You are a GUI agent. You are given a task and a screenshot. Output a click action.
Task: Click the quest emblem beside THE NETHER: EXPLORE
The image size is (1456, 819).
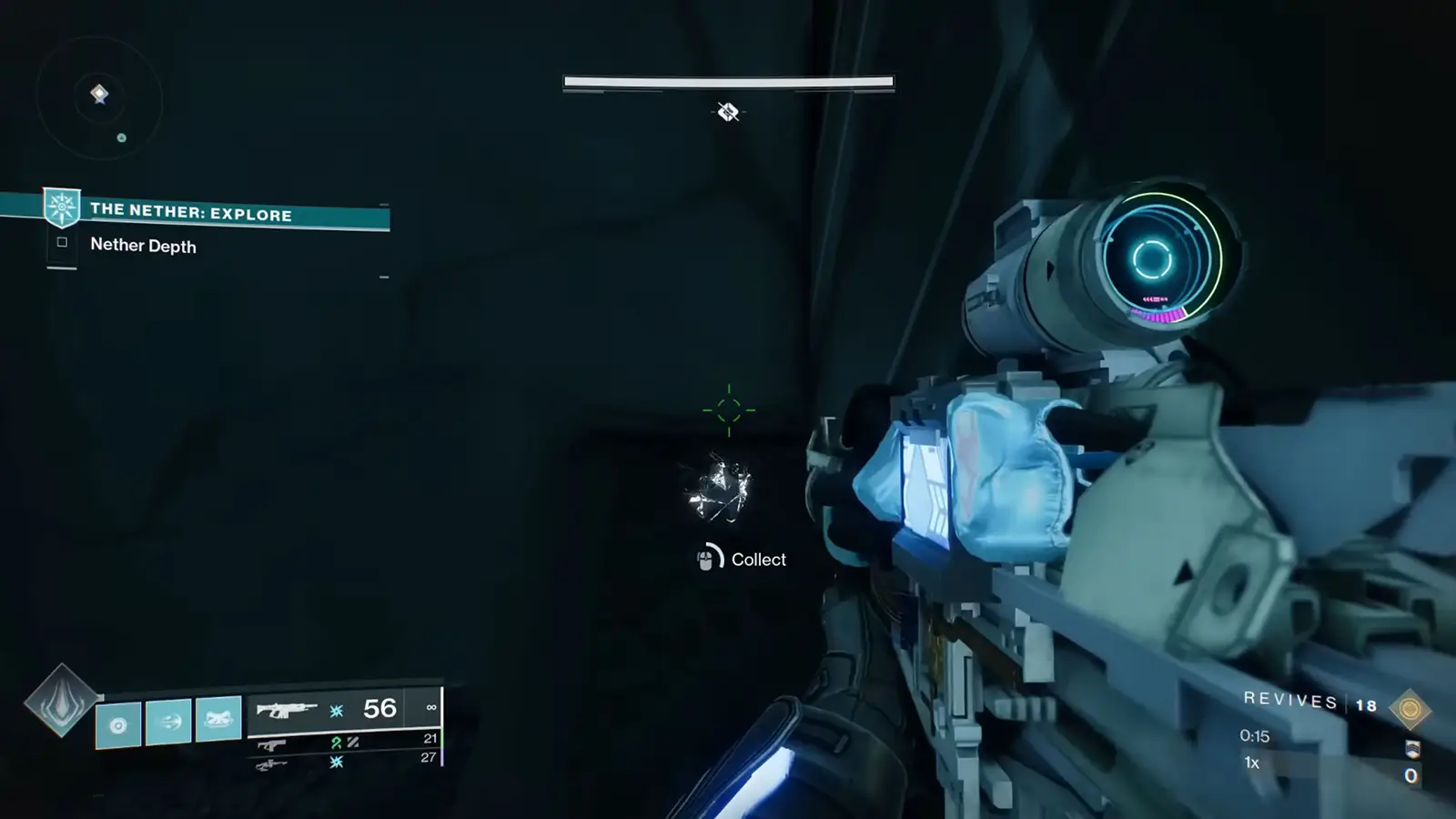coord(60,207)
